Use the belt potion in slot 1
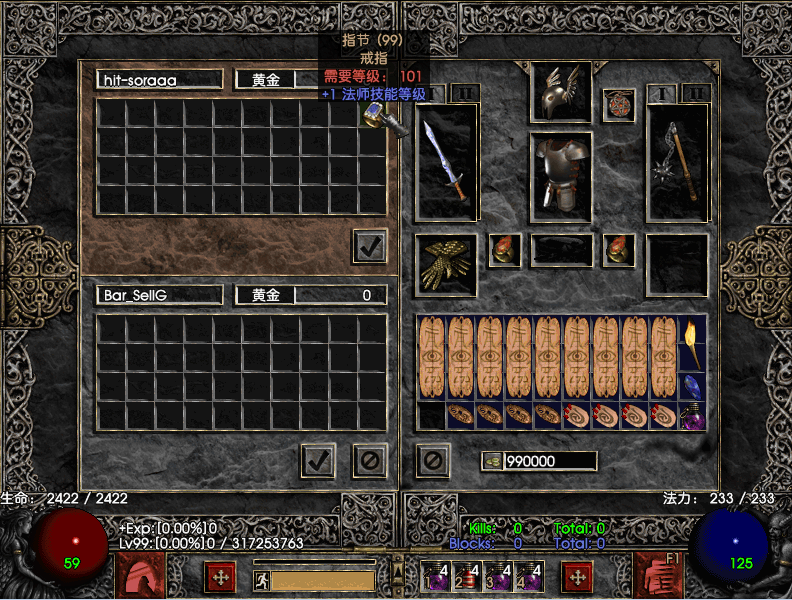The width and height of the screenshot is (792, 600). click(x=435, y=577)
